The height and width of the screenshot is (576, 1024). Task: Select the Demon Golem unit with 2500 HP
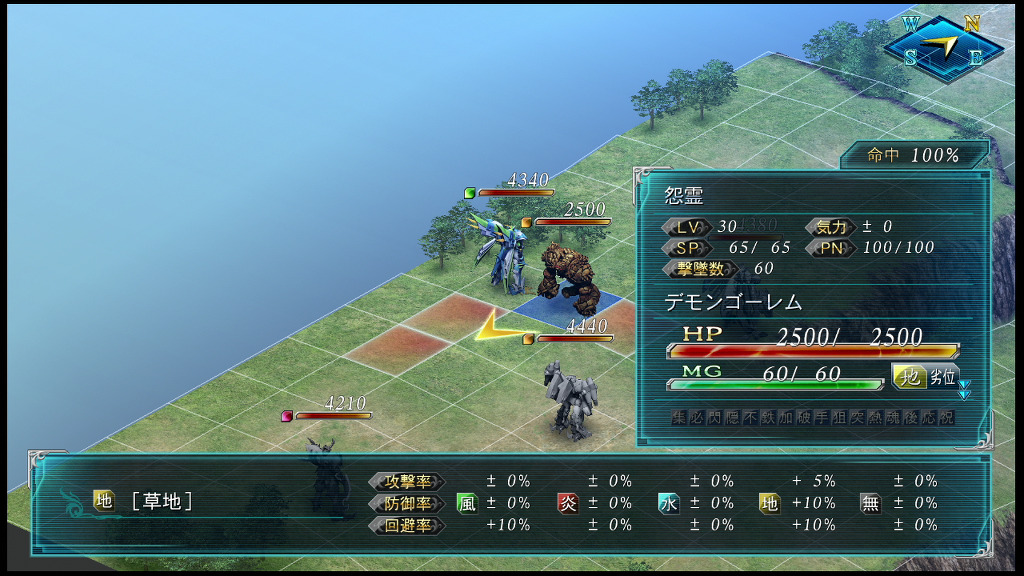pos(567,275)
